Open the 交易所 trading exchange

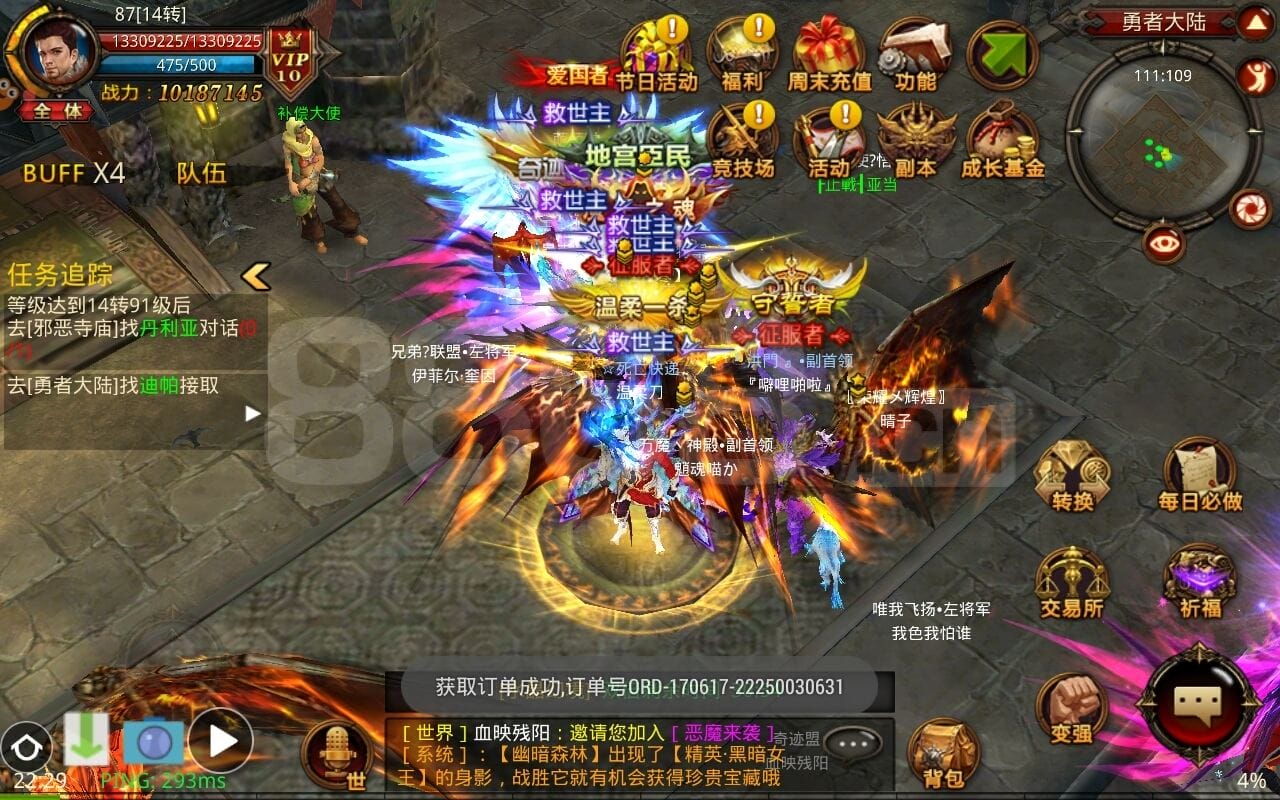[x=1071, y=580]
